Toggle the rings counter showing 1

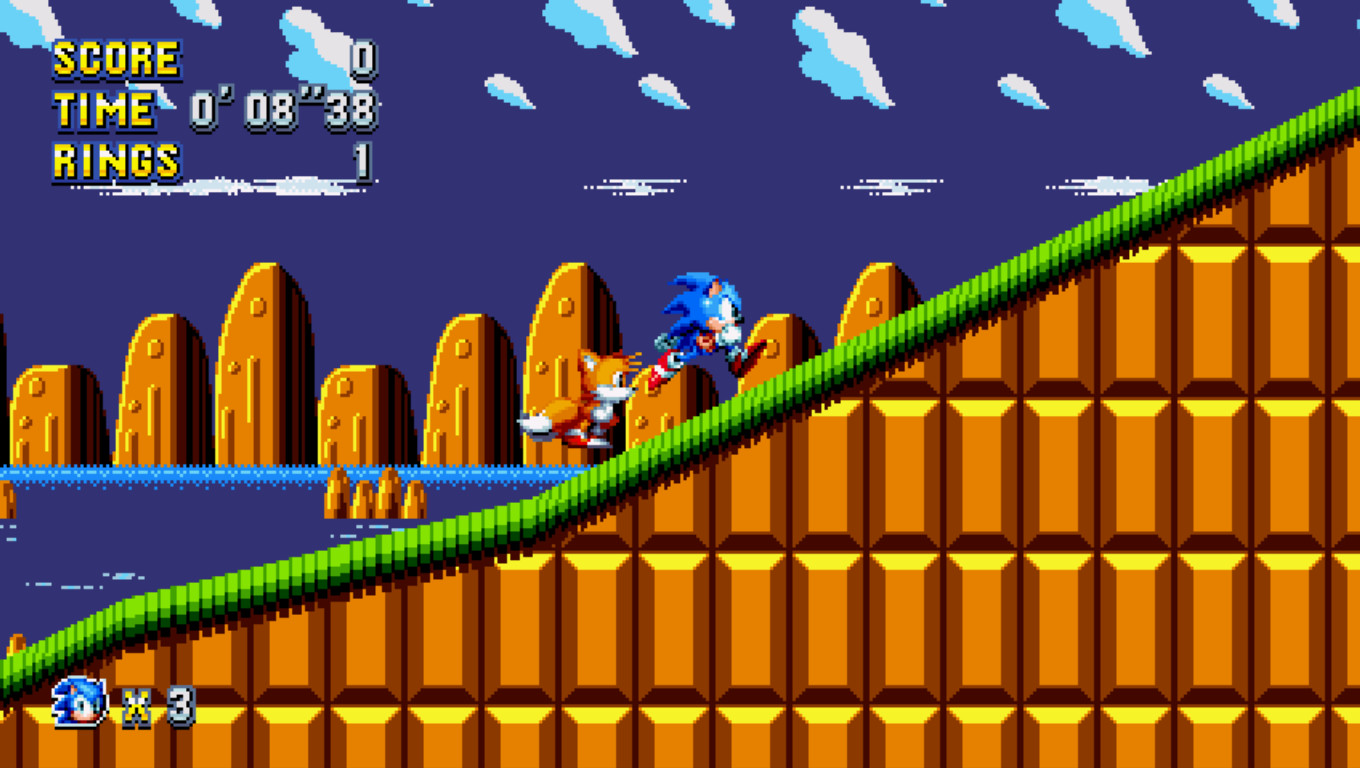click(360, 160)
